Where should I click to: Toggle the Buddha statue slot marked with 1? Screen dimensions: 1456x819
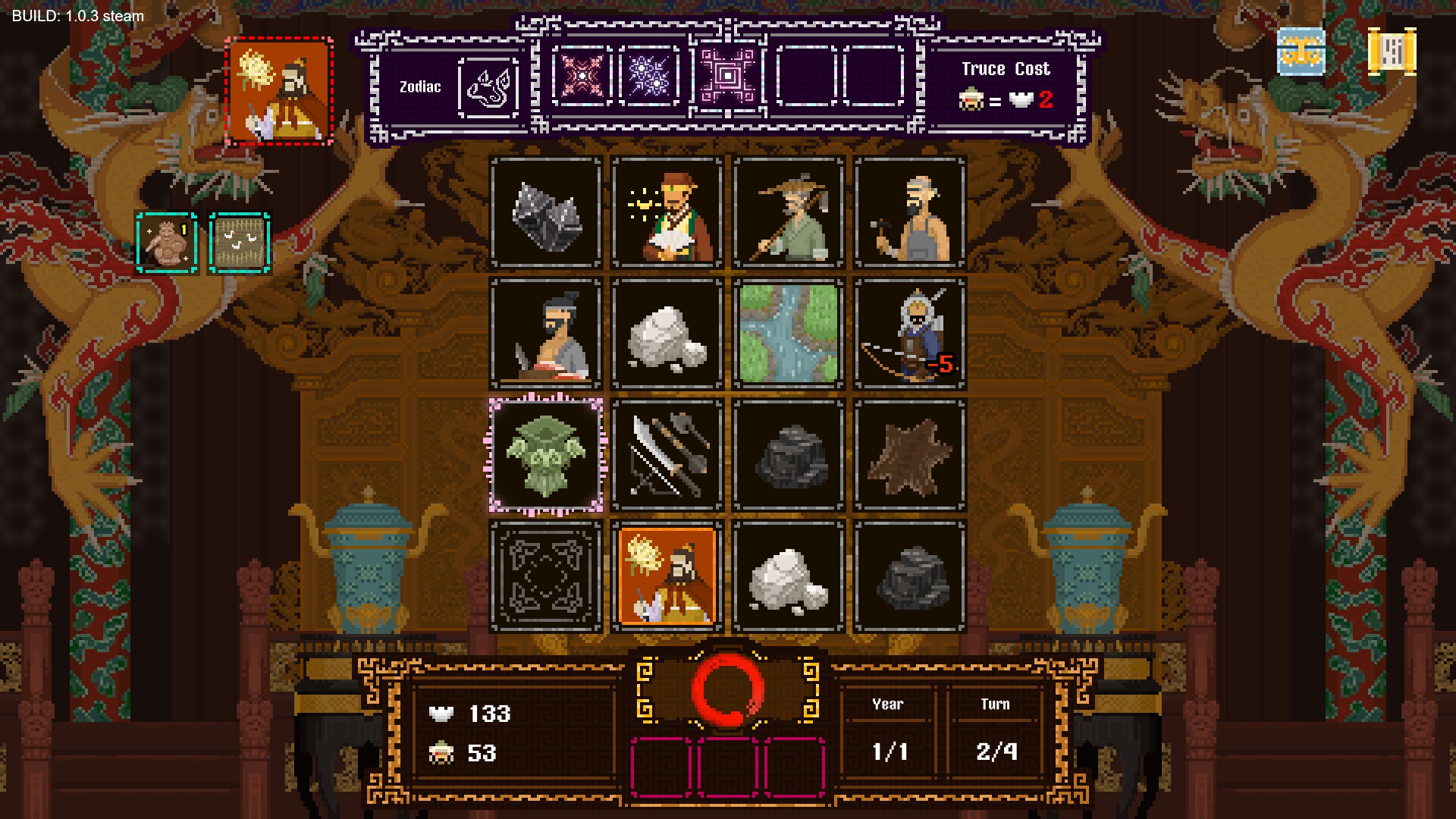[167, 241]
